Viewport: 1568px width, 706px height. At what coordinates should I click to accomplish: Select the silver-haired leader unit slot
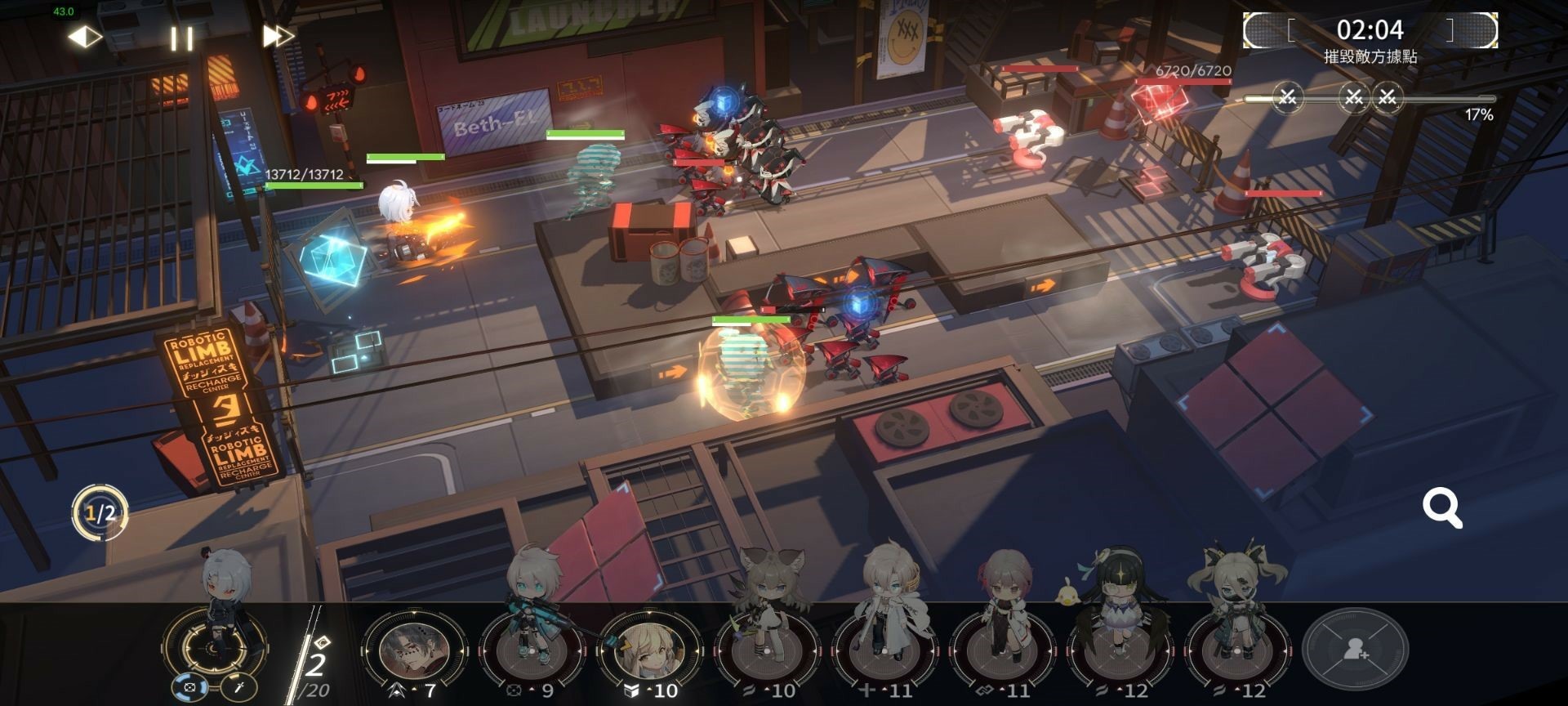tap(216, 641)
